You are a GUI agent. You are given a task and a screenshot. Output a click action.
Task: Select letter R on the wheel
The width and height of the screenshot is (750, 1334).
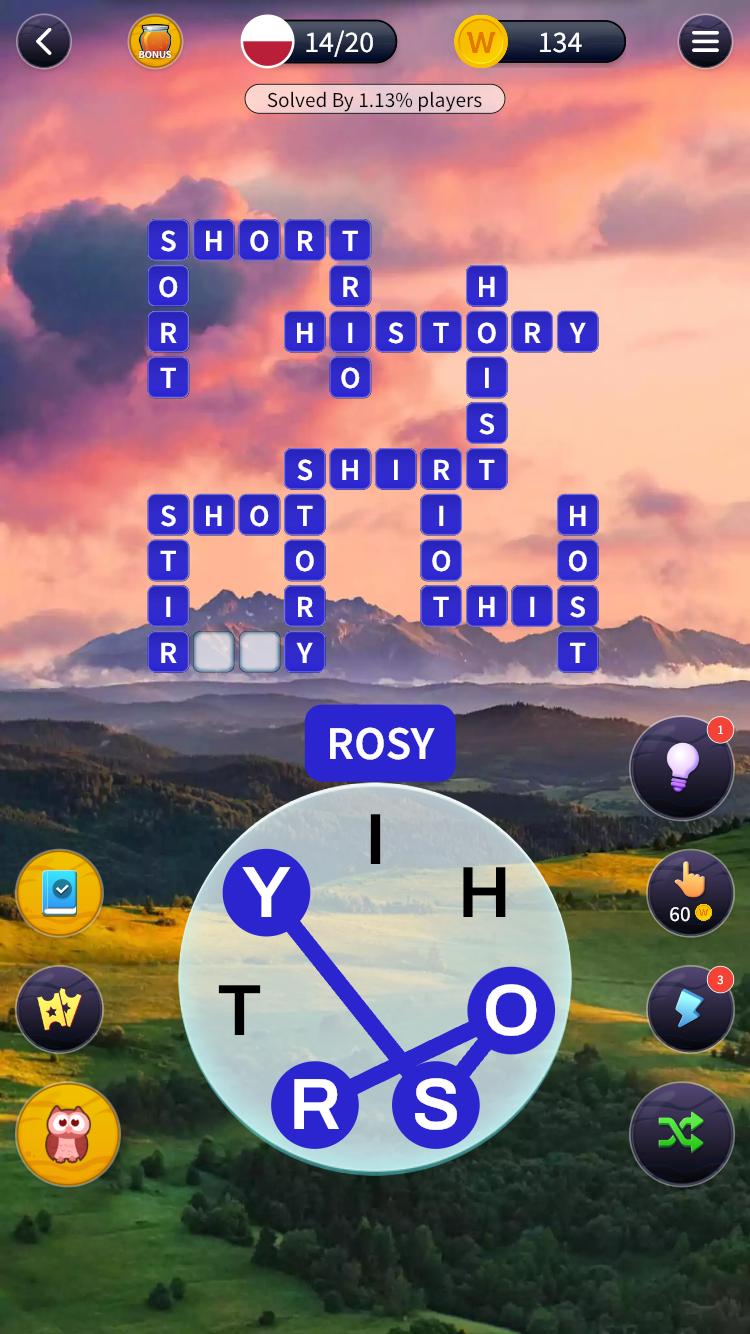point(315,1105)
